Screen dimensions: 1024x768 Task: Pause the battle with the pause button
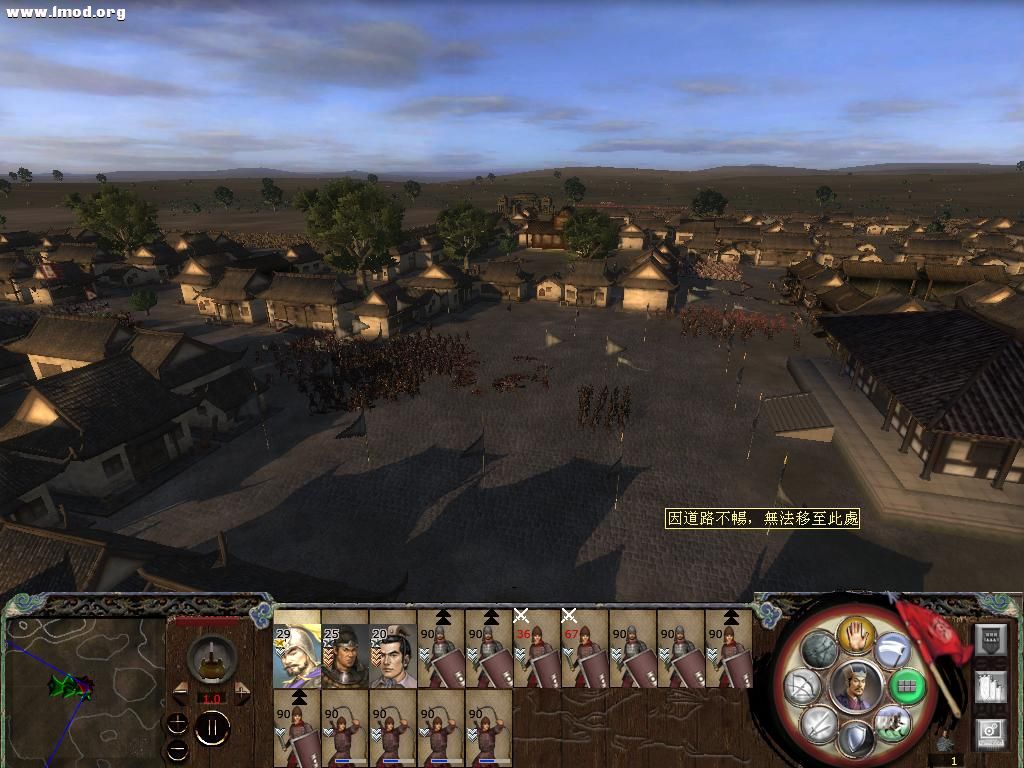[212, 729]
